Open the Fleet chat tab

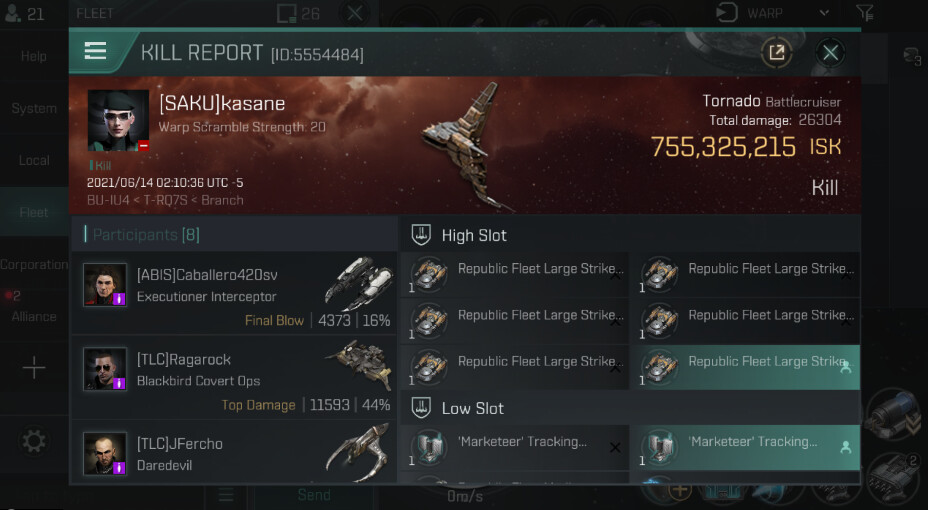tap(34, 212)
